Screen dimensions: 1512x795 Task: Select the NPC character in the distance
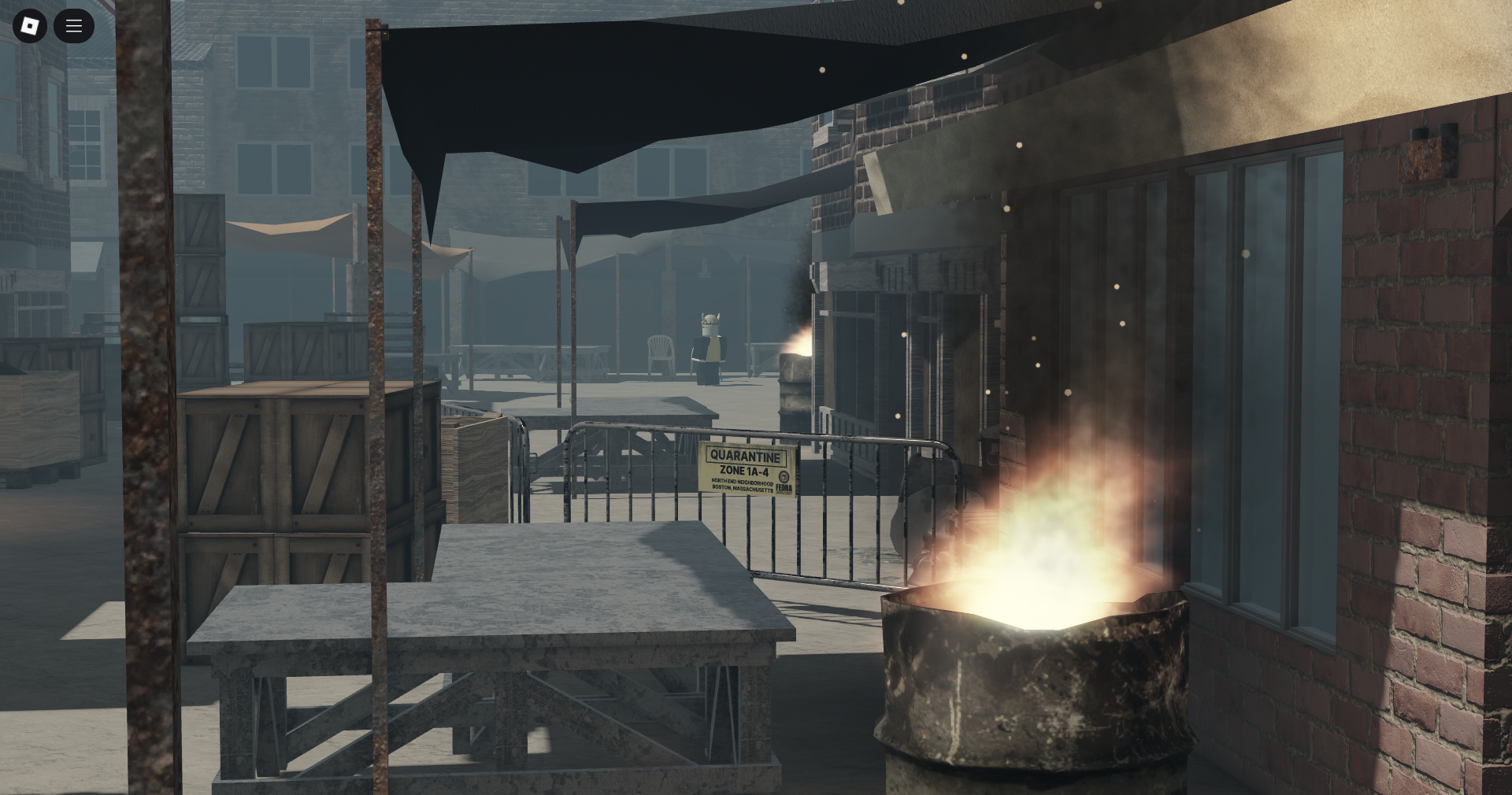click(x=709, y=346)
